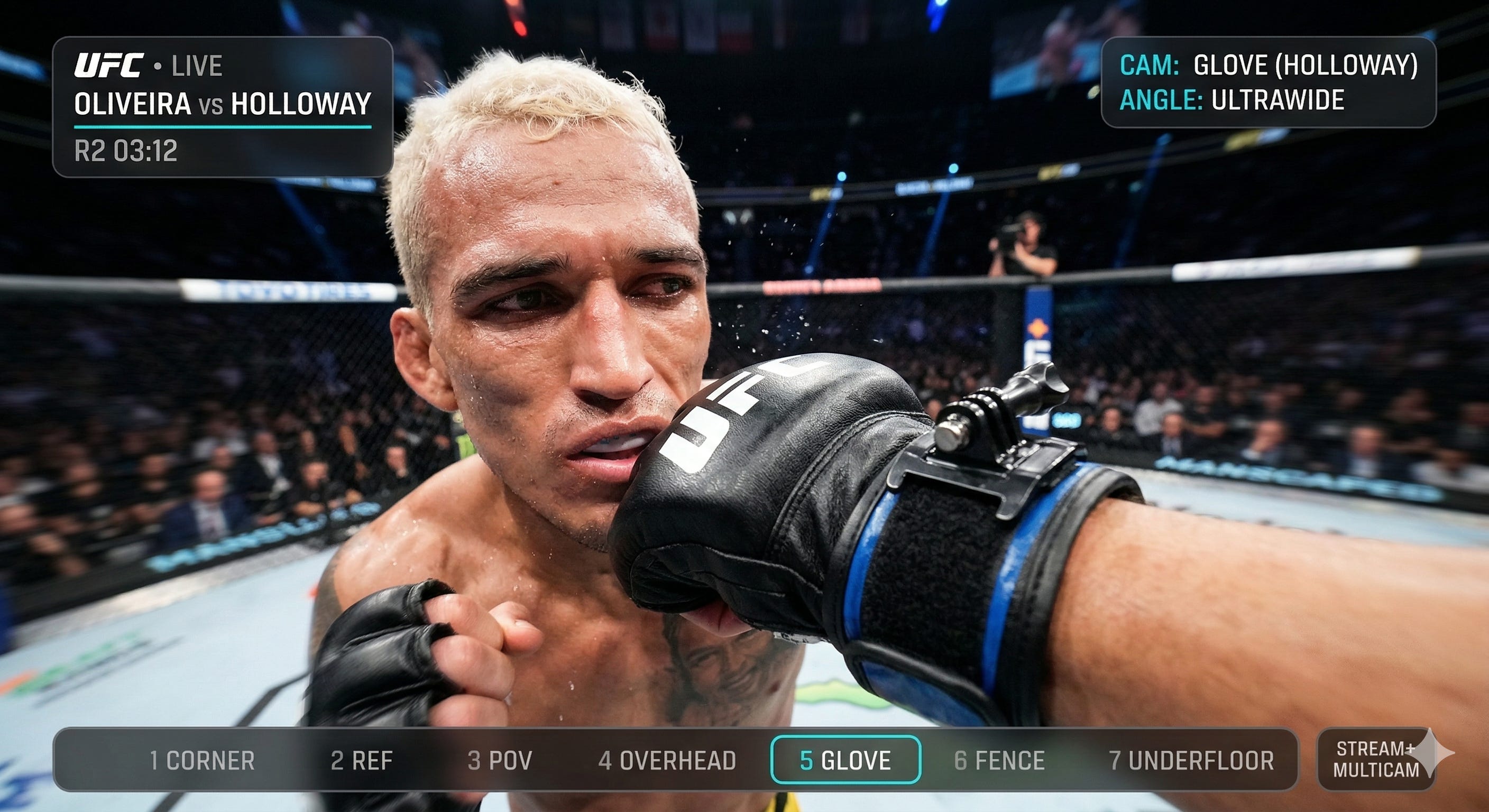Switch to the 6 FENCE camera

pos(999,761)
